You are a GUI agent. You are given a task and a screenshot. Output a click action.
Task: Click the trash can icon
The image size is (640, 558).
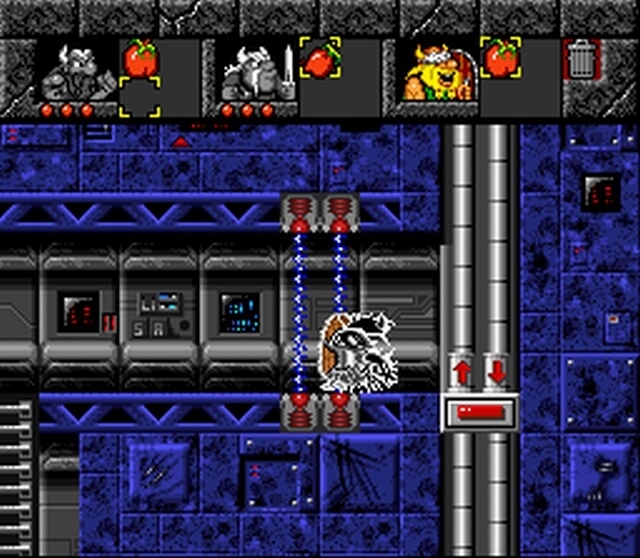(581, 60)
